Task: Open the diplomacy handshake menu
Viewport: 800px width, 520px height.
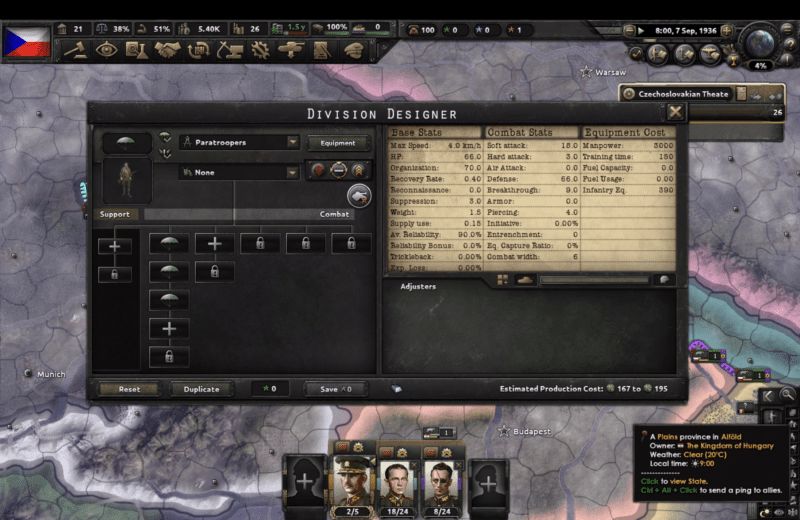Action: coord(167,49)
